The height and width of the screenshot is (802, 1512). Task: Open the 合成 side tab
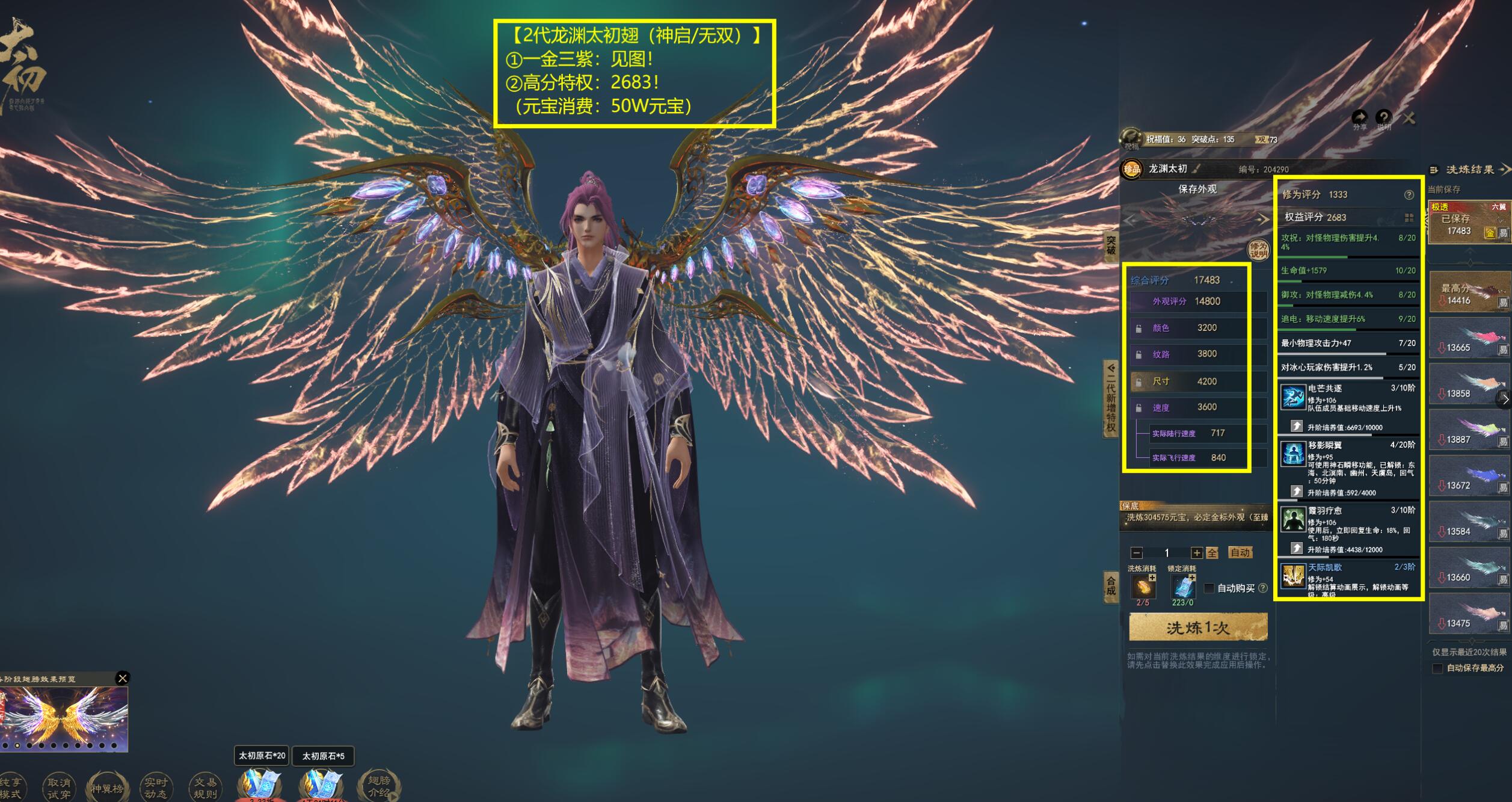pyautogui.click(x=1110, y=585)
